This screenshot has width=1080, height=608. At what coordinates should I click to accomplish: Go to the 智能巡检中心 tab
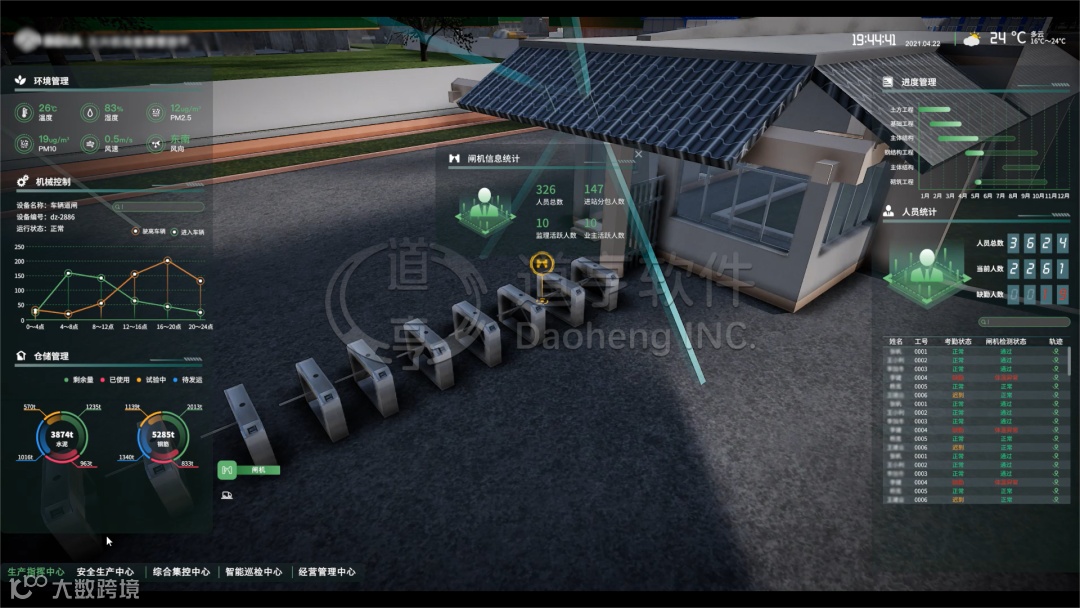[x=253, y=572]
